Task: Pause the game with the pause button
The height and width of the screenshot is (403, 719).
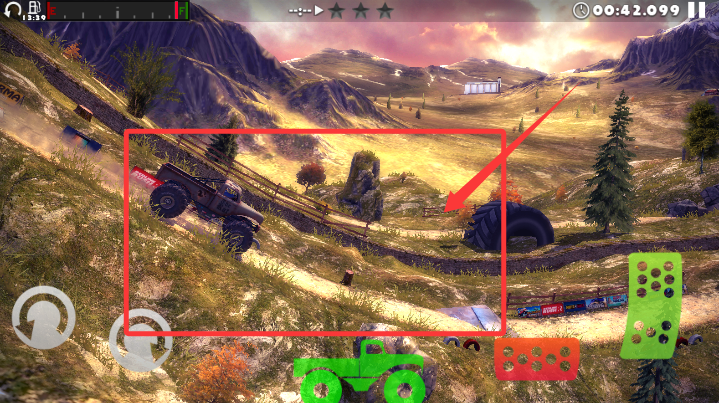Action: pyautogui.click(x=696, y=11)
